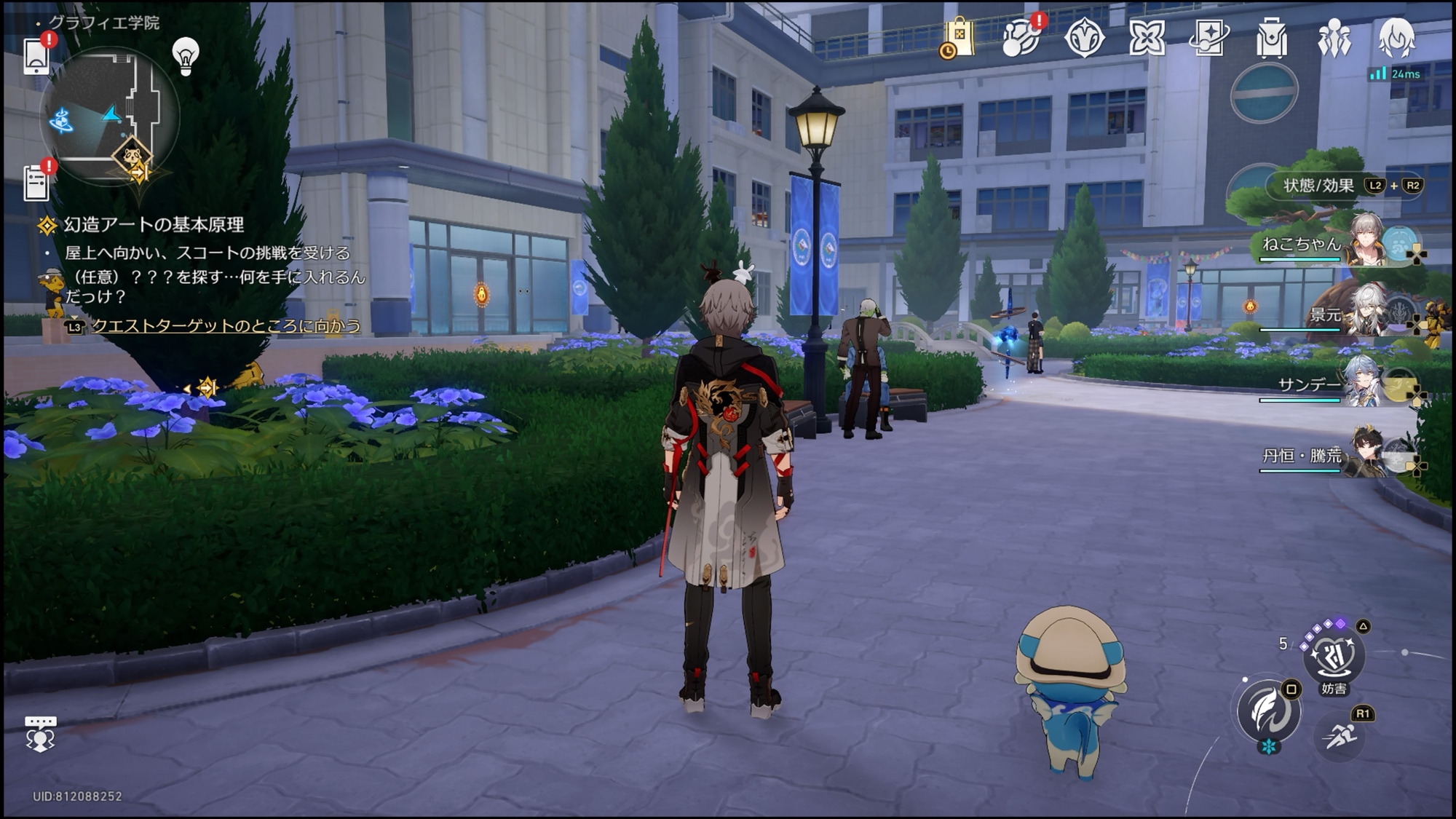Open the backpack inventory icon
Image resolution: width=1456 pixels, height=819 pixels.
pos(1272,38)
